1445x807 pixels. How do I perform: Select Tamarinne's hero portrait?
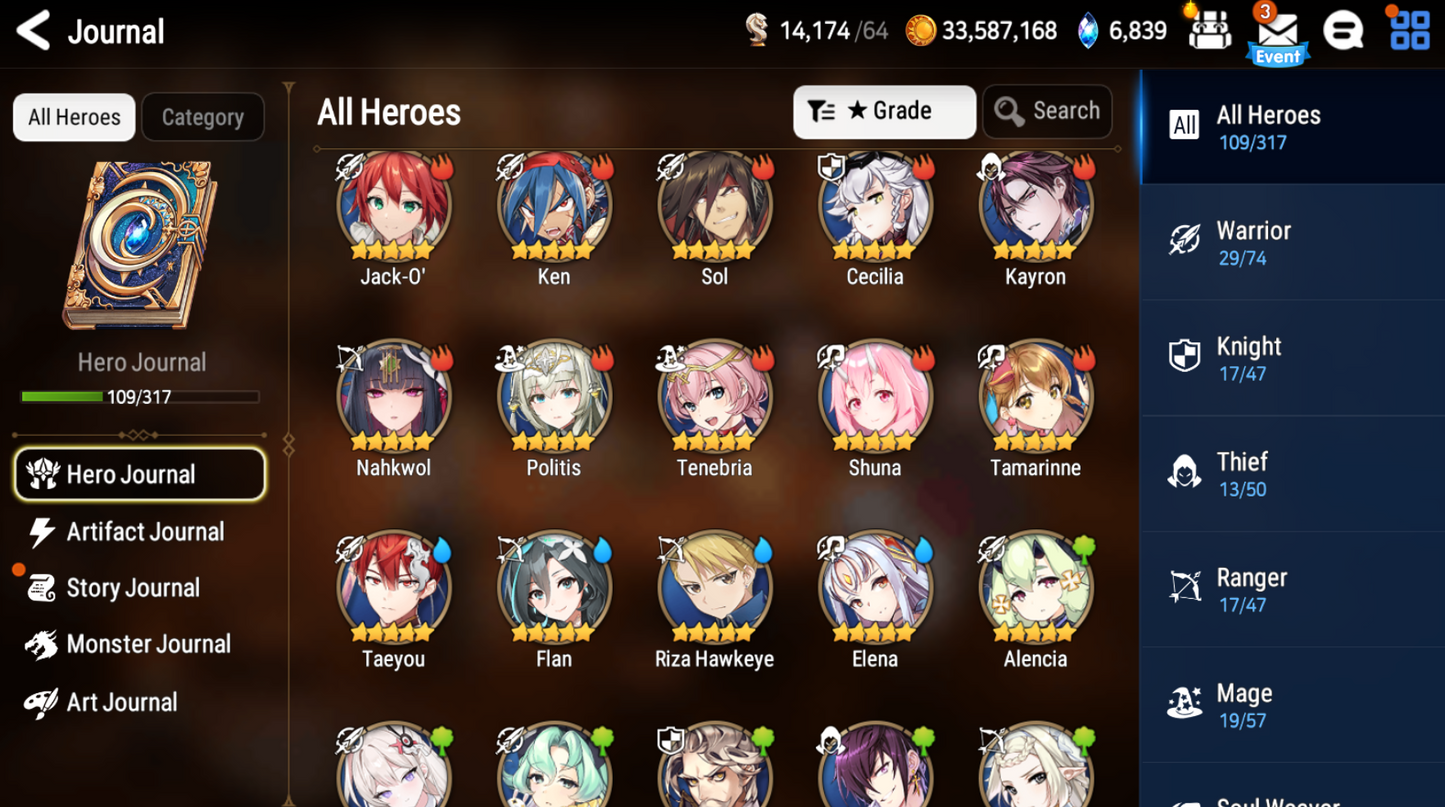[x=1035, y=395]
